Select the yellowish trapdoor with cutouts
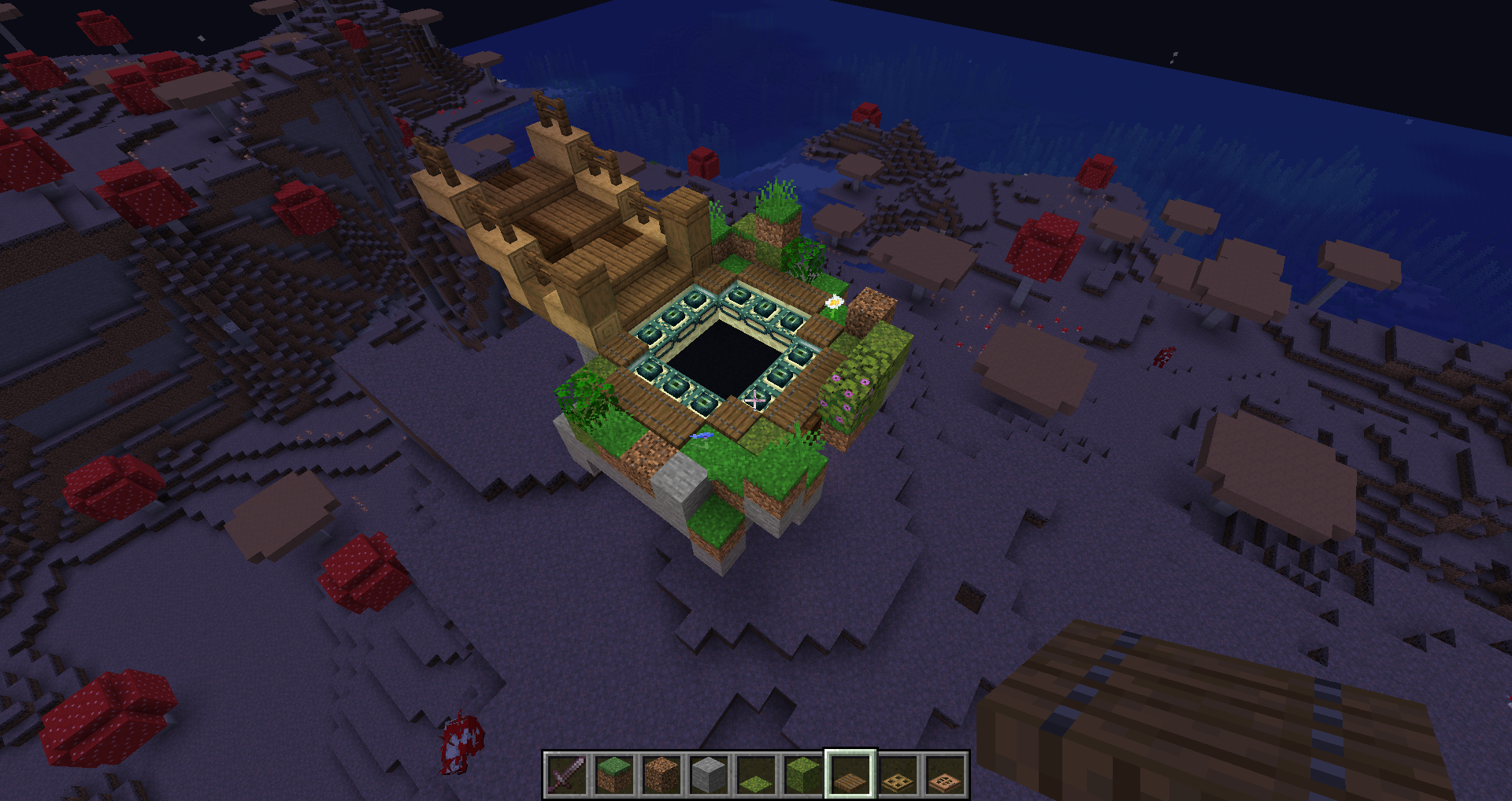 click(898, 774)
